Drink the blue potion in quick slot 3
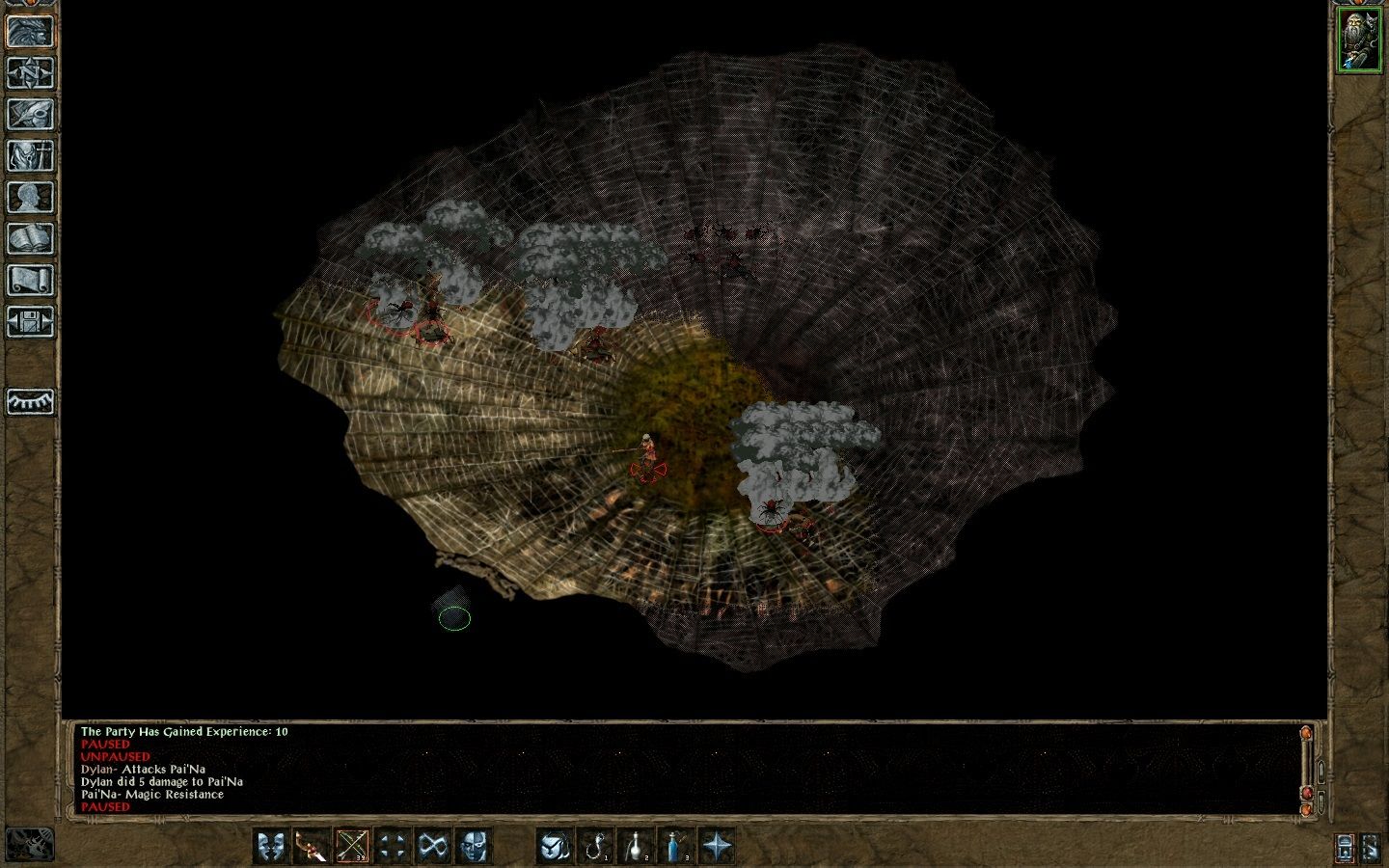 pyautogui.click(x=676, y=846)
